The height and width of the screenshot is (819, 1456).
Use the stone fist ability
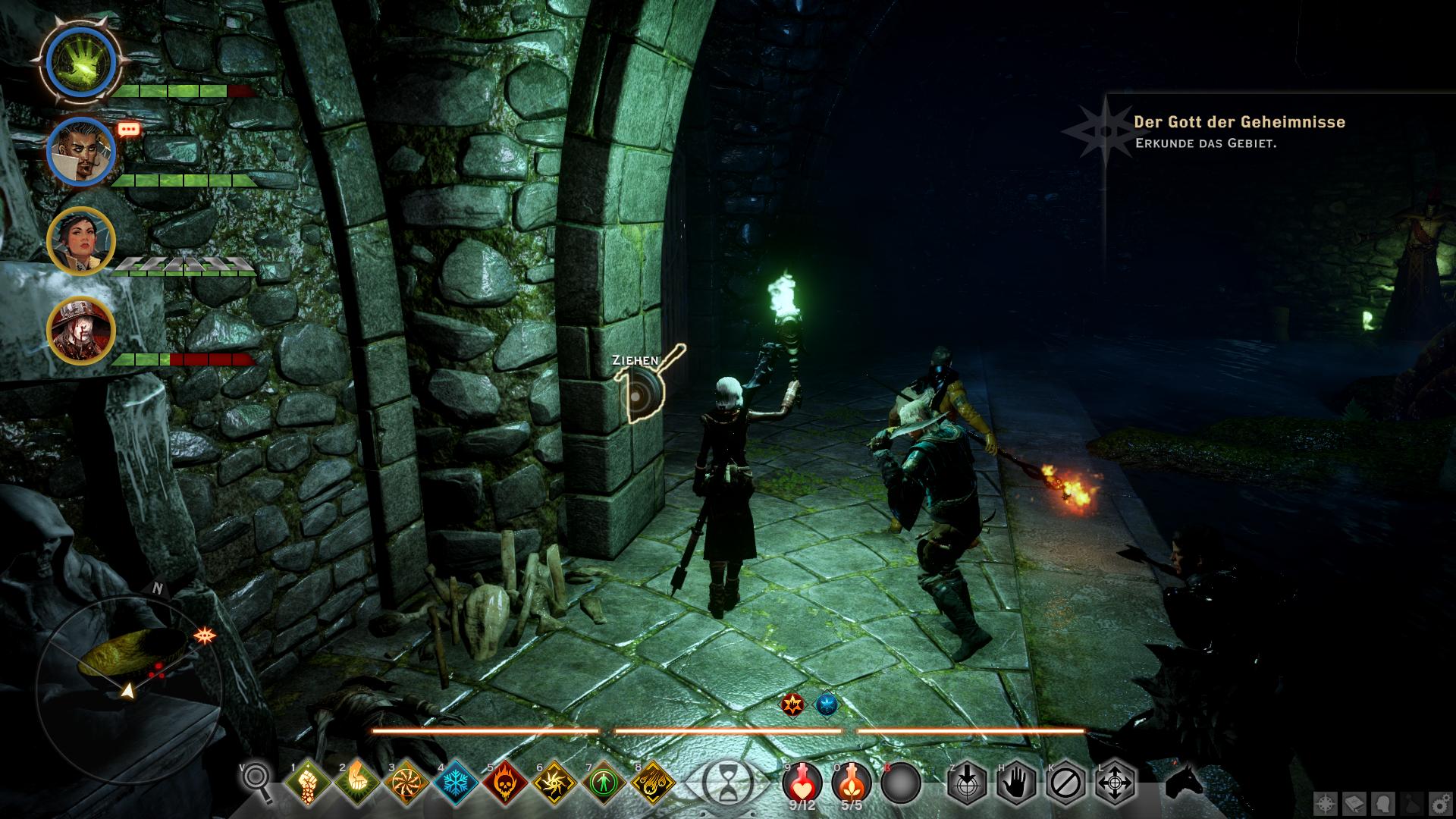(x=309, y=782)
